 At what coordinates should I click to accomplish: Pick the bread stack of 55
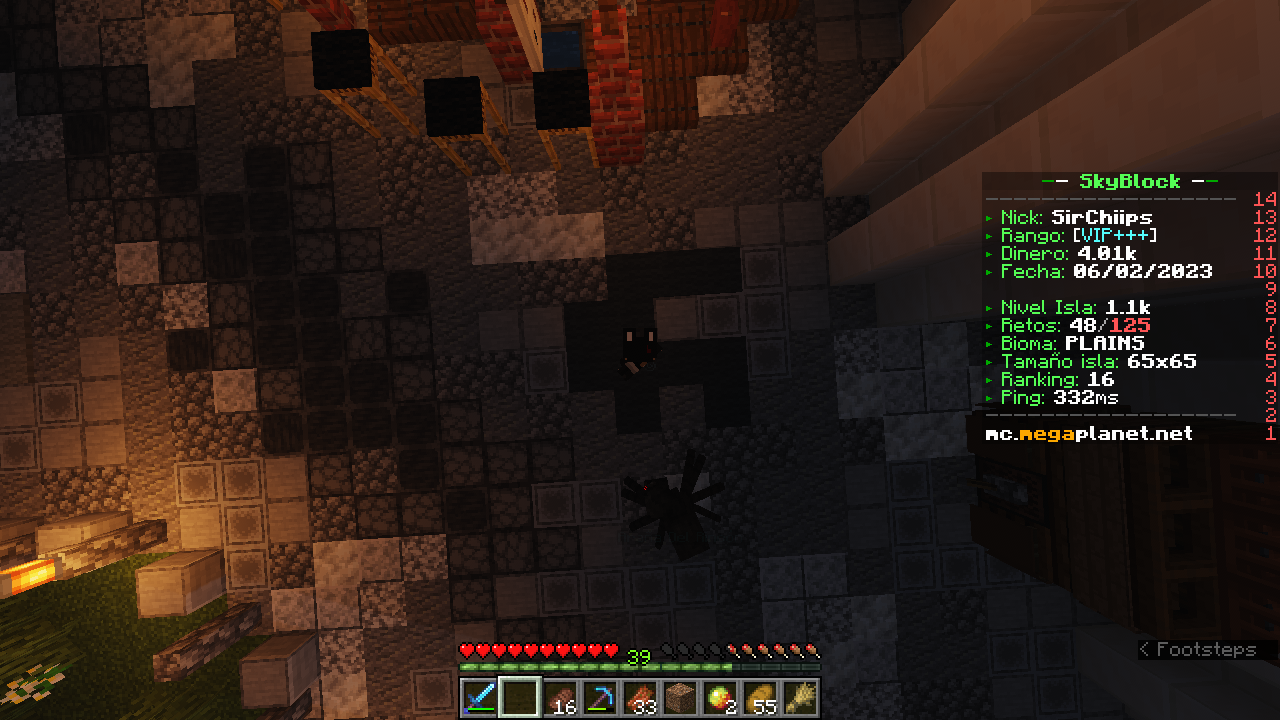coord(761,697)
